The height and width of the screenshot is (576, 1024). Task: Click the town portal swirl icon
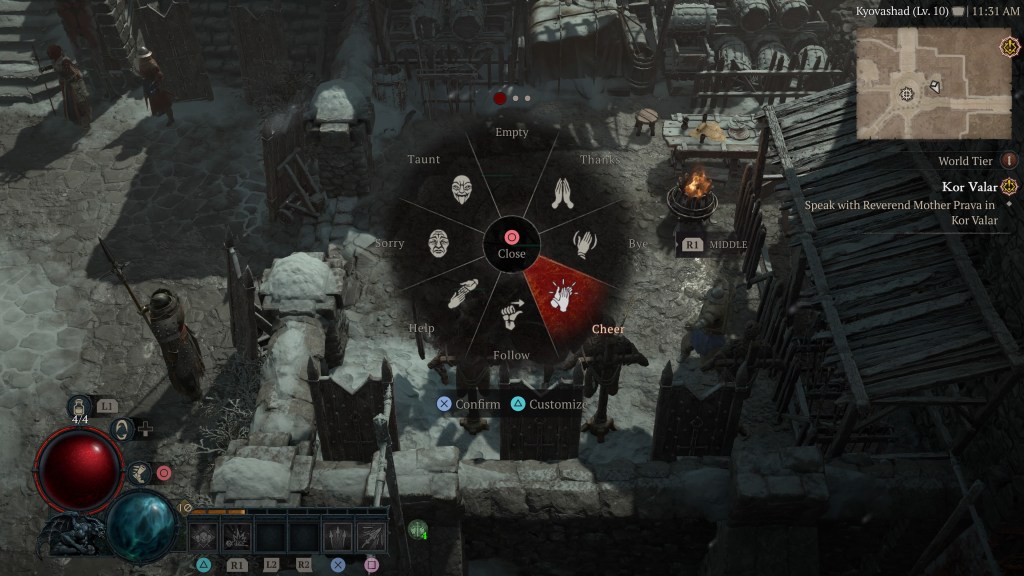123,429
